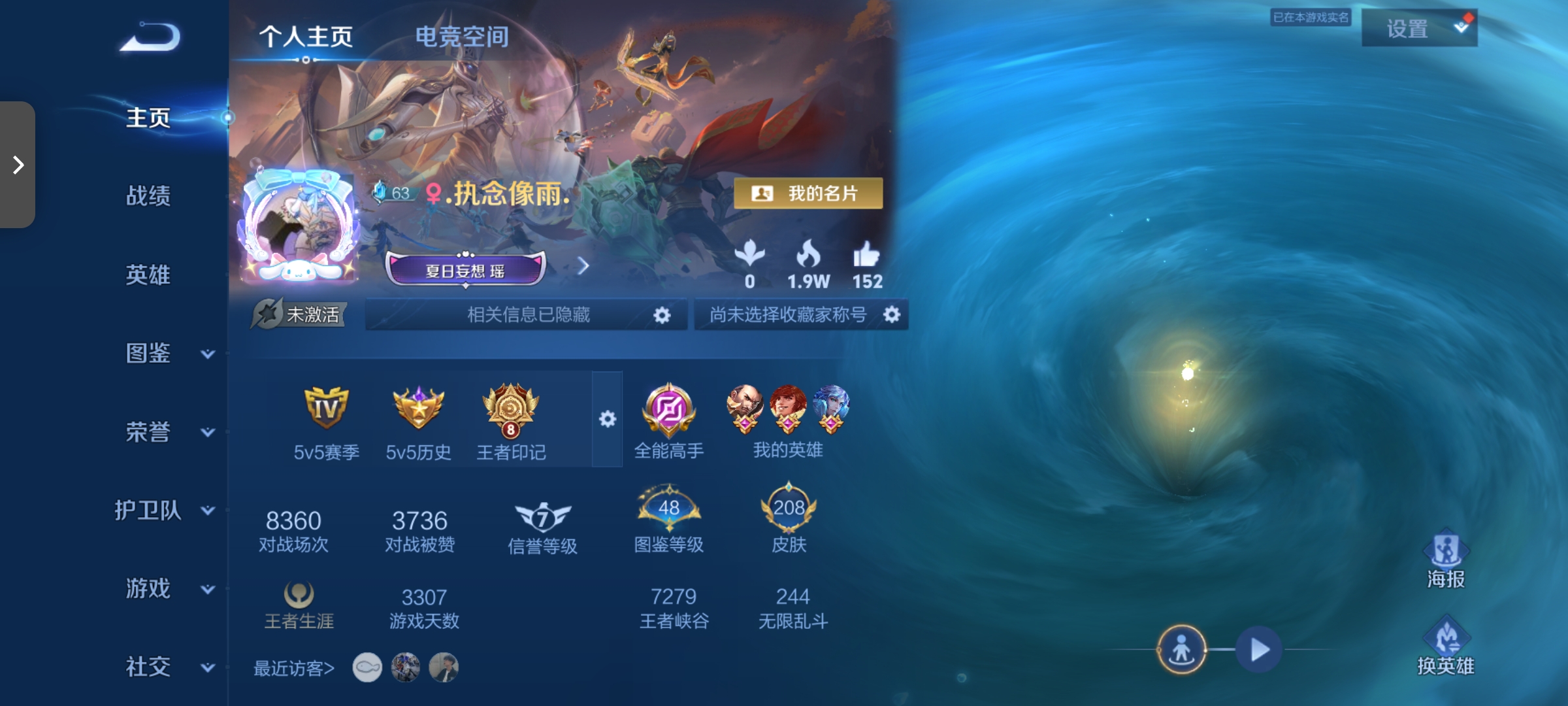1568x706 pixels.
Task: Switch to the 电竞空间 tab
Action: (x=461, y=37)
